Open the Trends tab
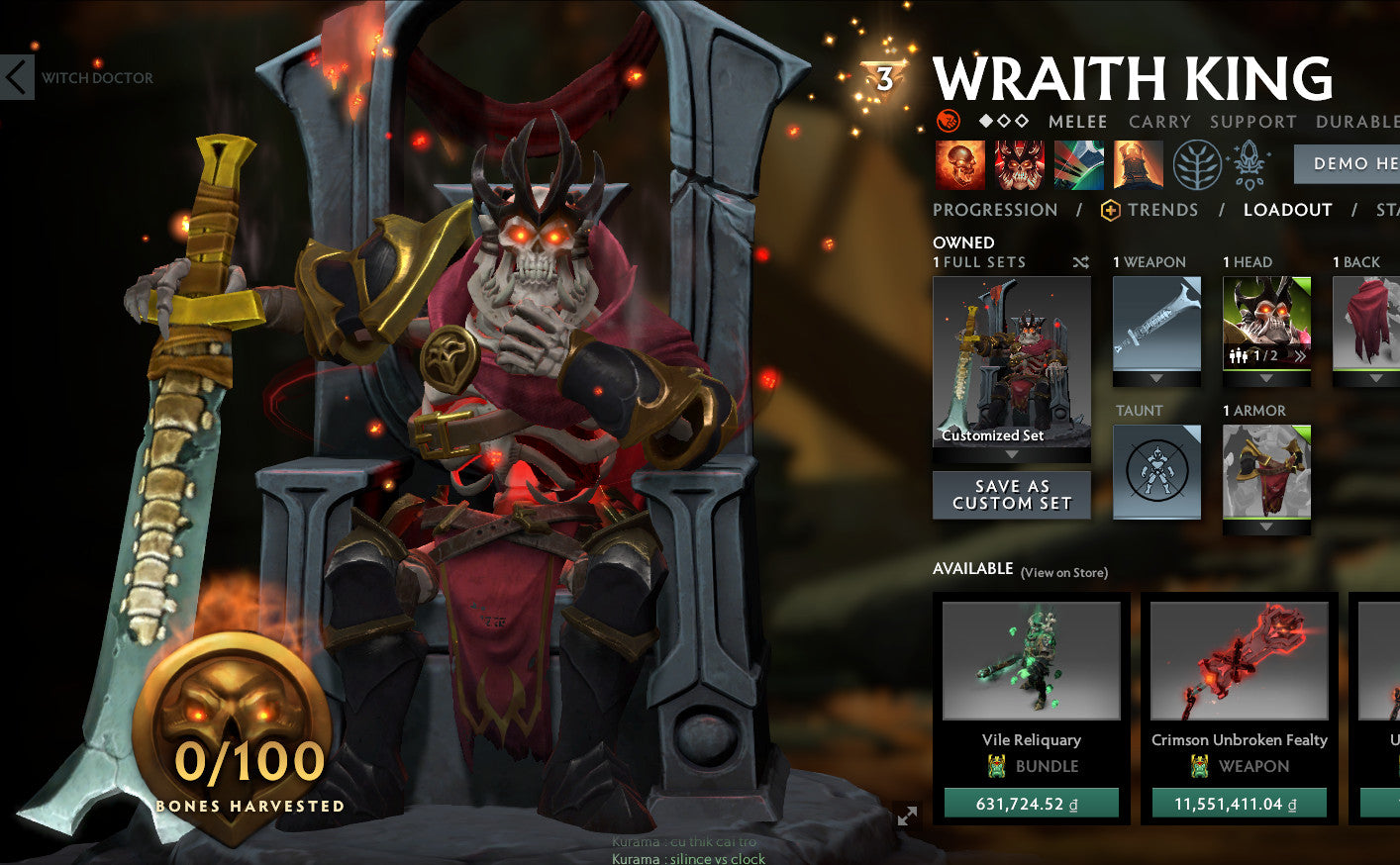The width and height of the screenshot is (1400, 865). click(1161, 210)
